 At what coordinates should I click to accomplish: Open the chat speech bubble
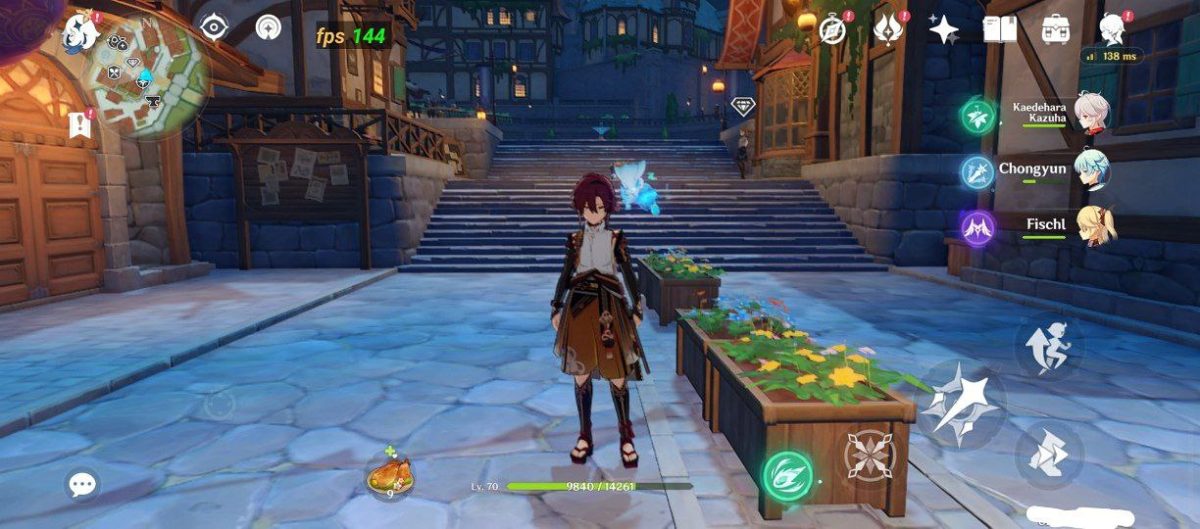[82, 486]
